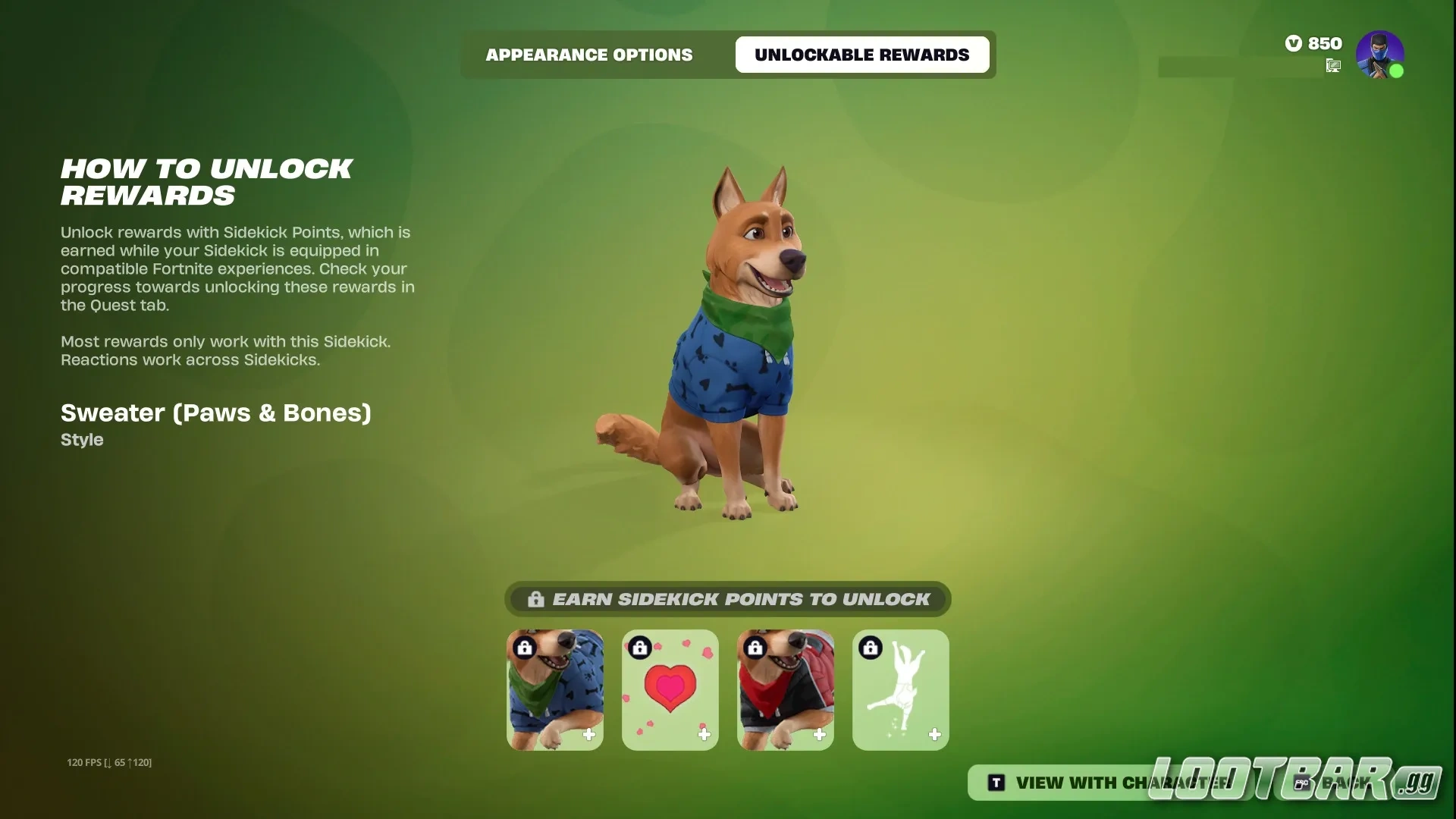
Task: Click lock badge on white emote card
Action: pos(871,648)
